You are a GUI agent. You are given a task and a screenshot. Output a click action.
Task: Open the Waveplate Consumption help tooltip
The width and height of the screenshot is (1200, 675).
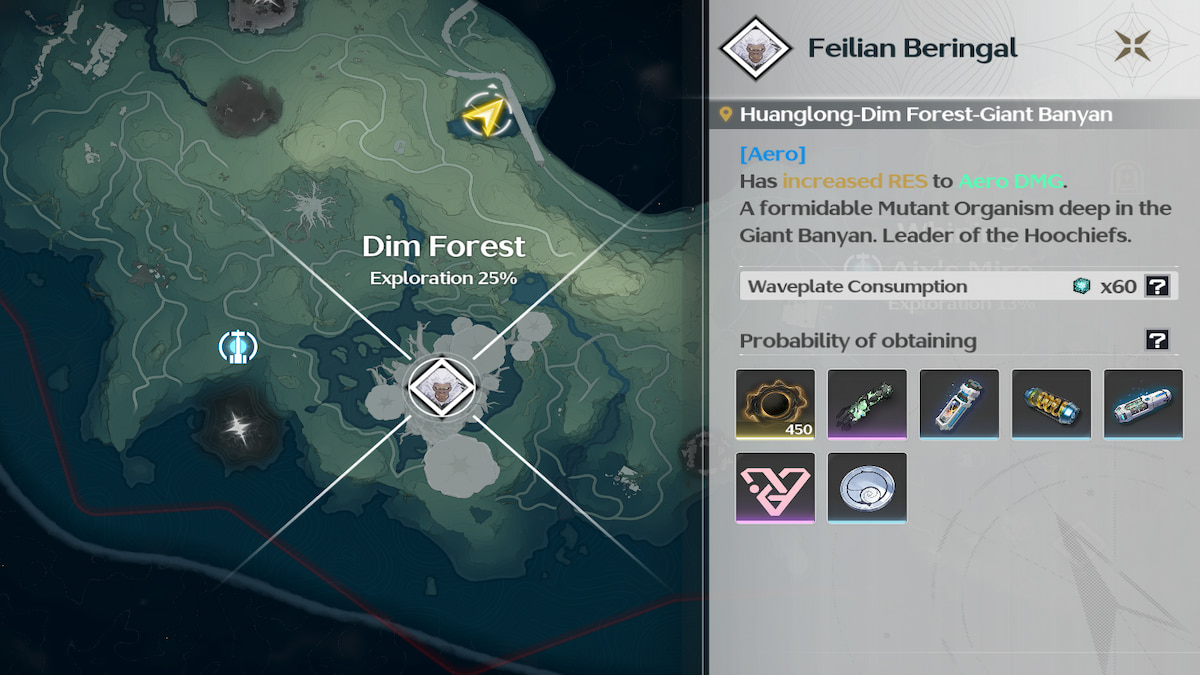[1157, 287]
